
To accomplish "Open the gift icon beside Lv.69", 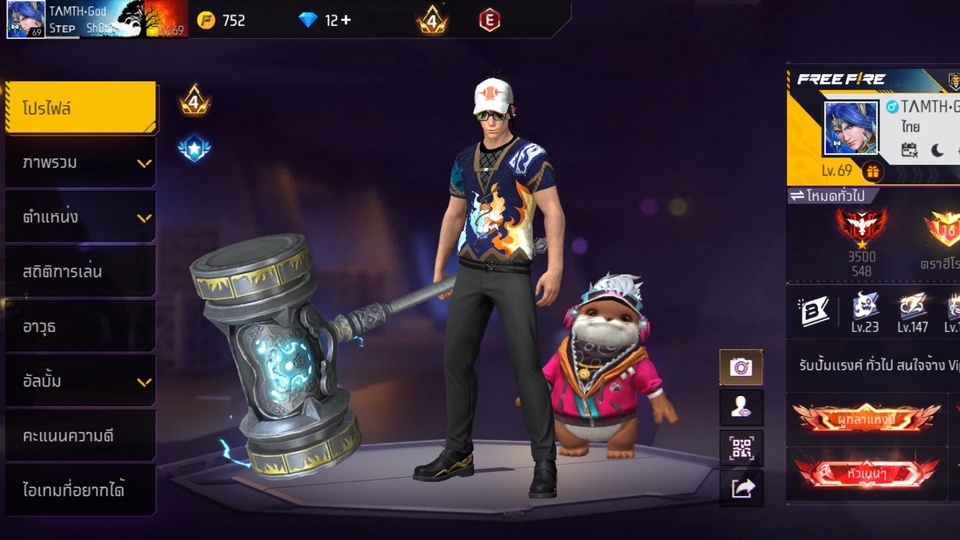I will (873, 171).
